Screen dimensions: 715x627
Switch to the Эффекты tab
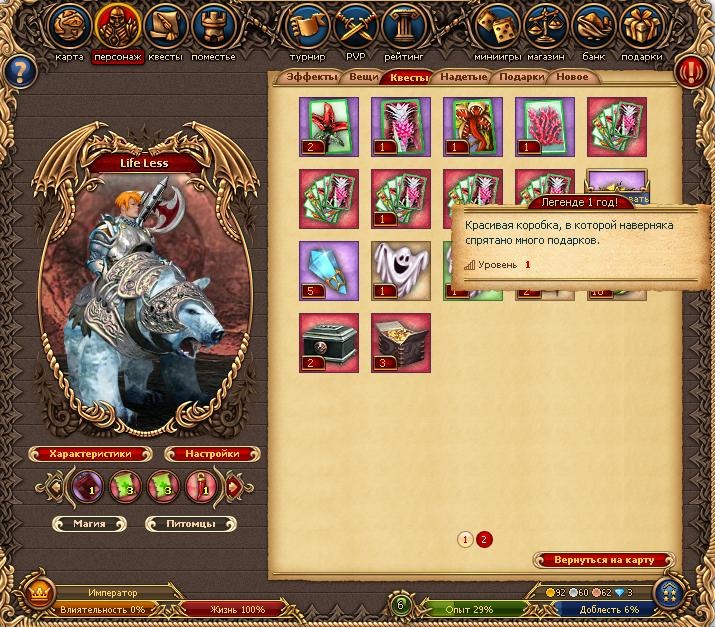(x=310, y=77)
